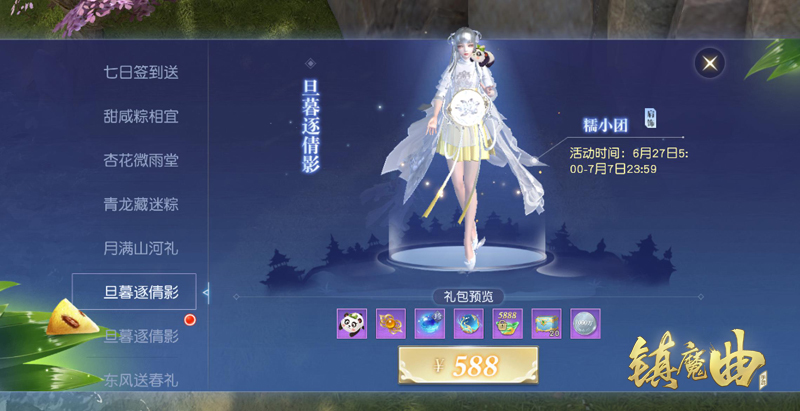
Task: Click the tag icon beside 糯小团
Action: pyautogui.click(x=650, y=116)
